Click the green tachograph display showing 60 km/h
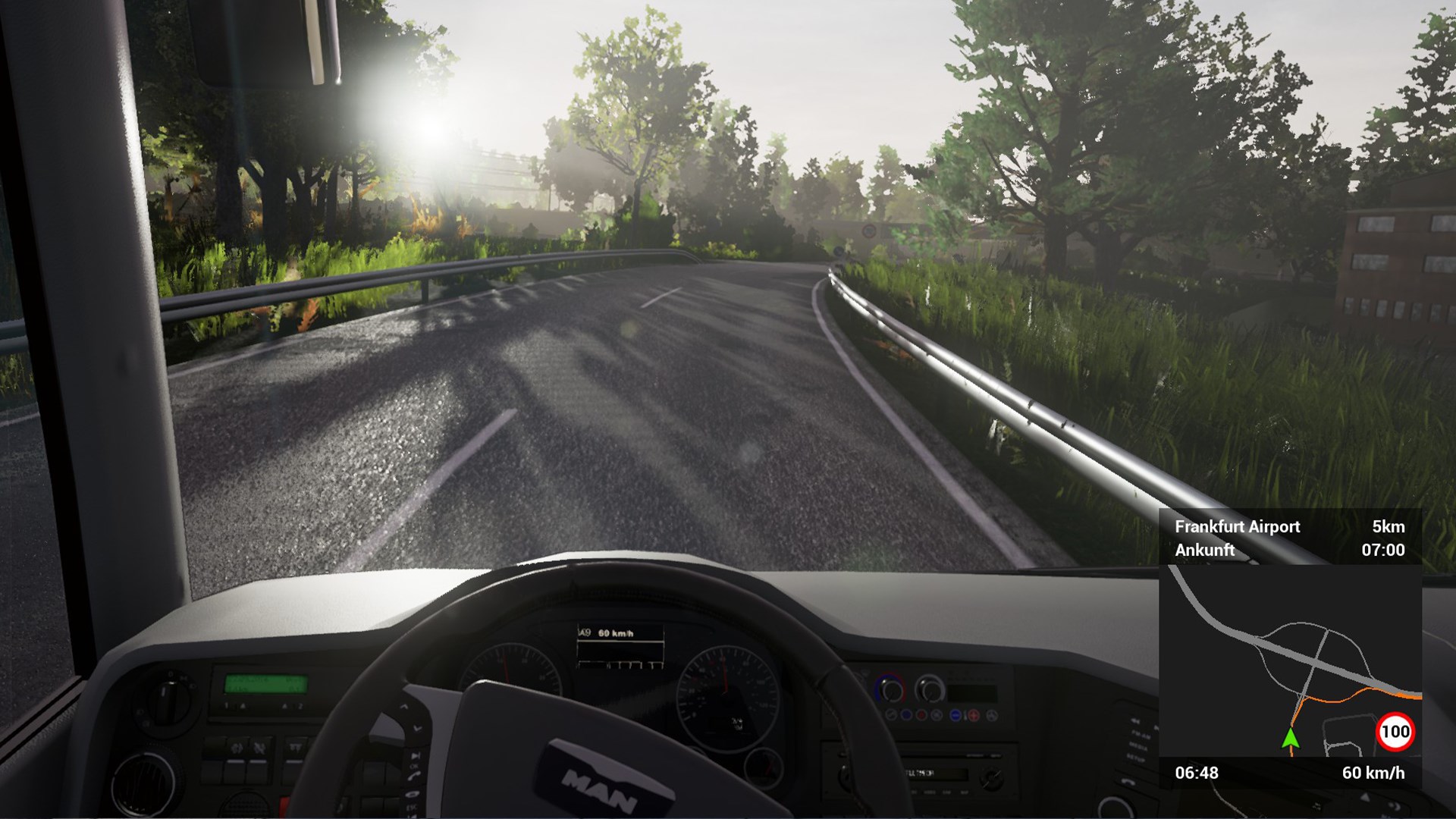Image resolution: width=1456 pixels, height=819 pixels. click(x=265, y=685)
